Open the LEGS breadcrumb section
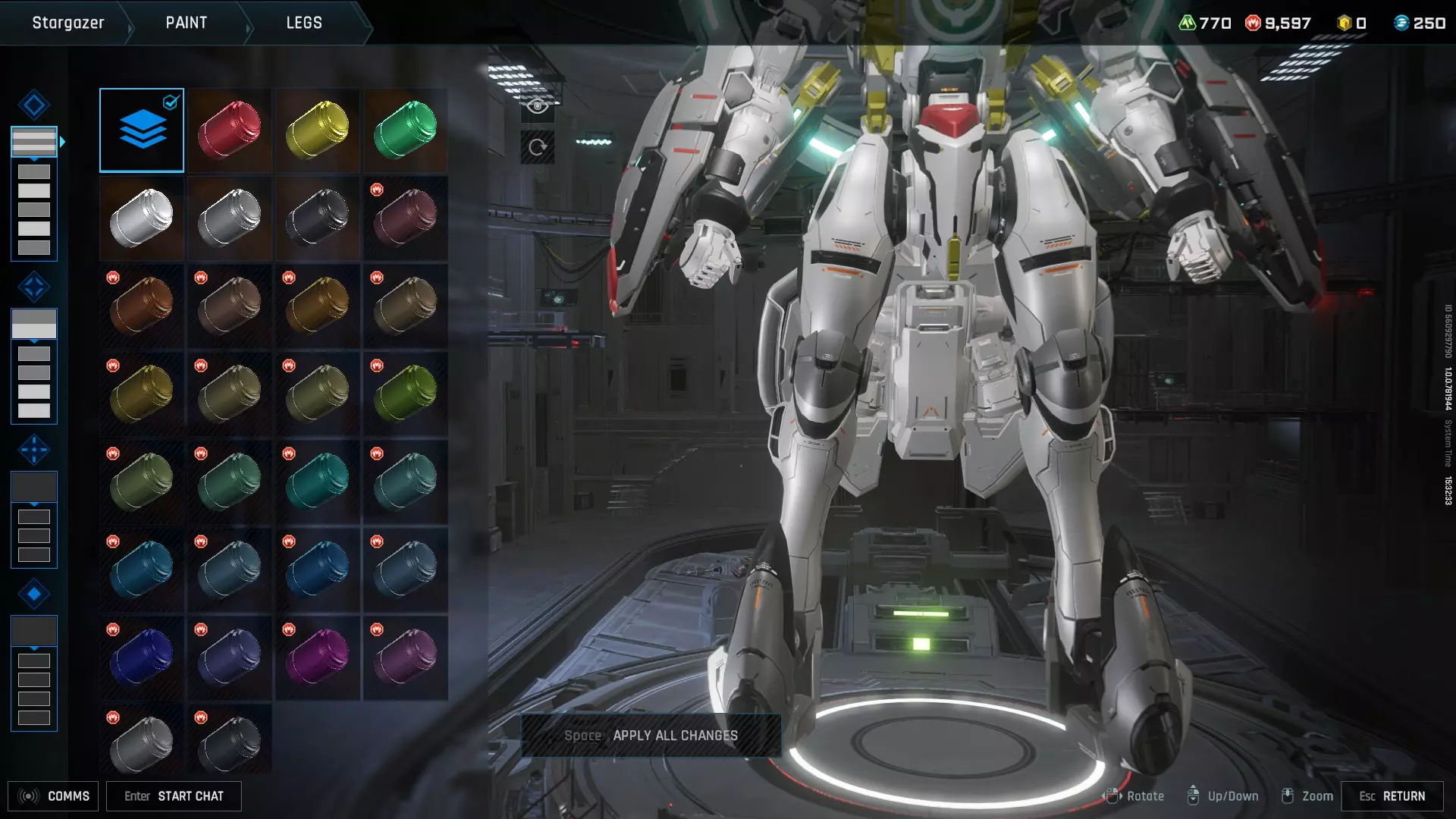This screenshot has width=1456, height=819. pos(304,23)
